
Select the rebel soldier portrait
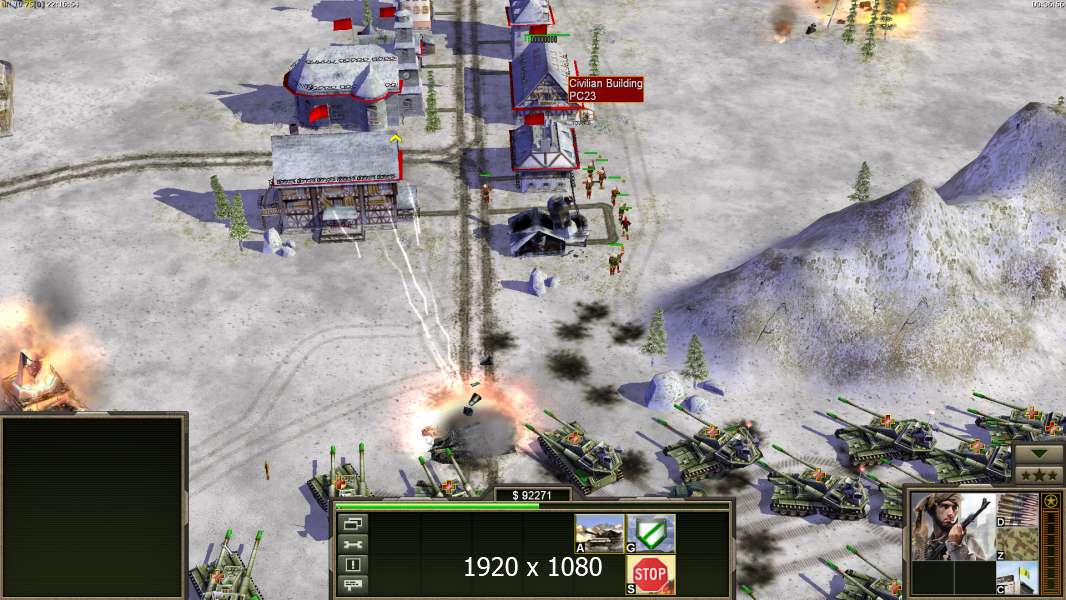pyautogui.click(x=953, y=526)
